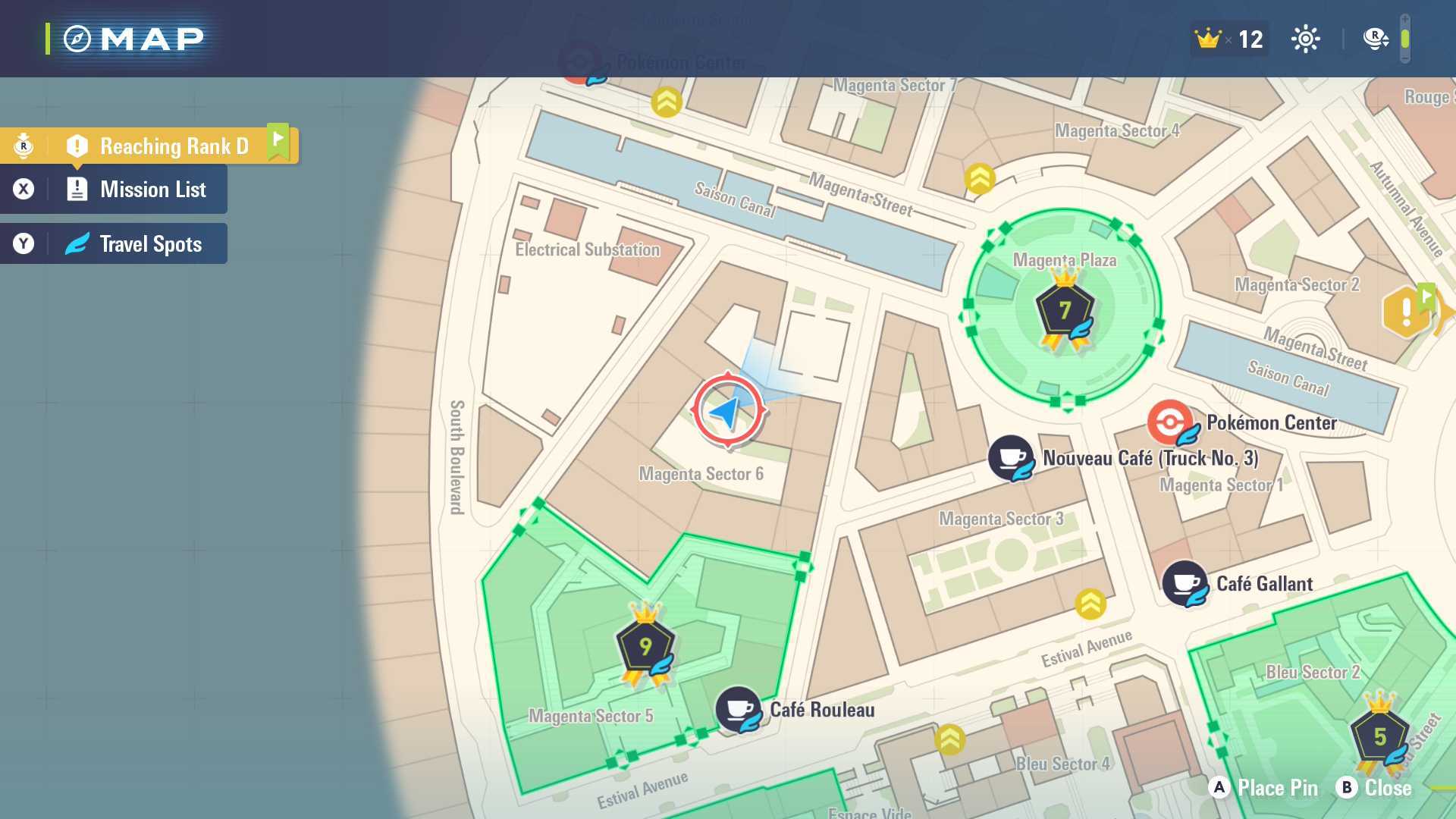Place a pin on the map
Viewport: 1456px width, 819px height.
pyautogui.click(x=1263, y=788)
